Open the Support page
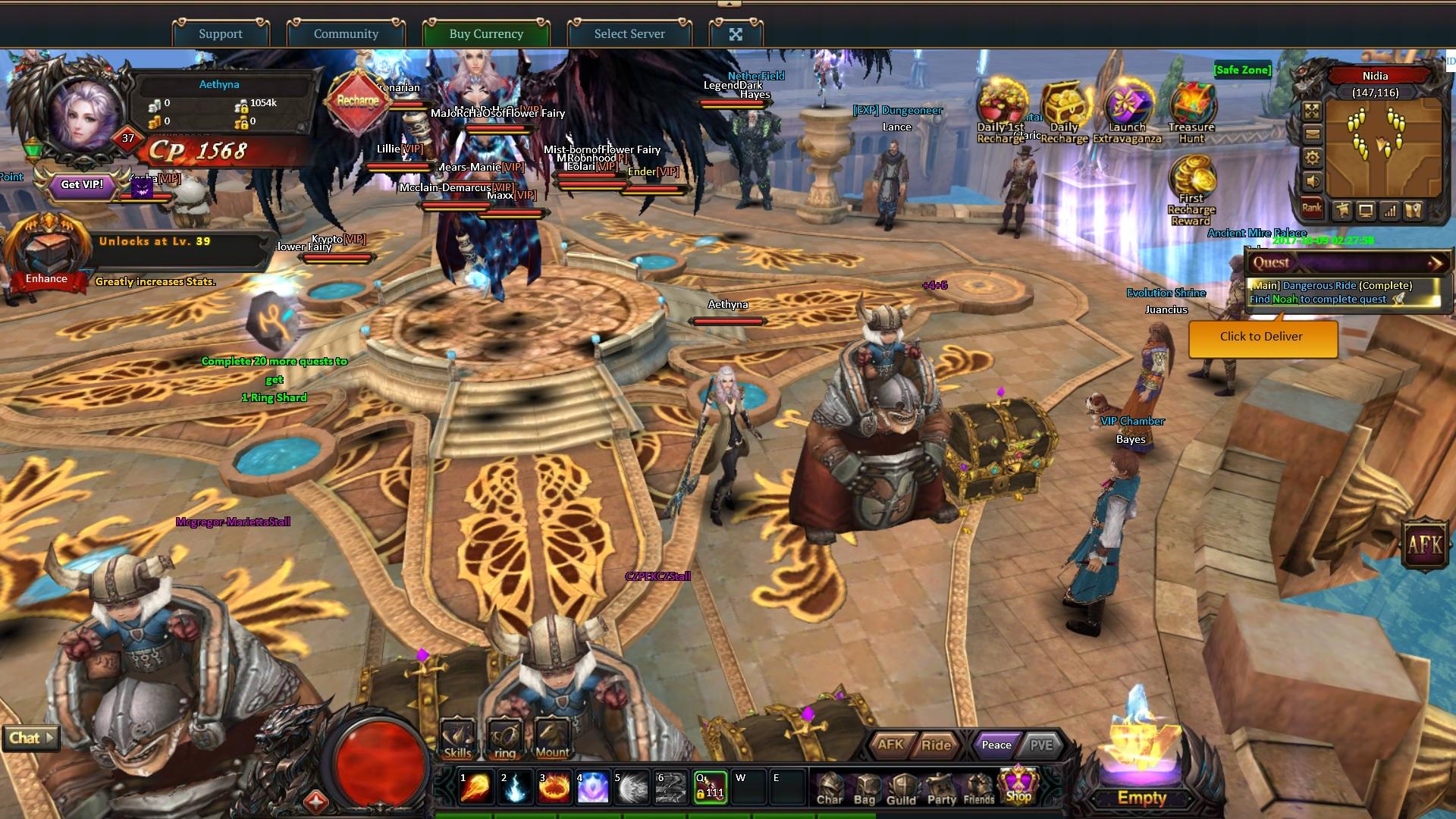The height and width of the screenshot is (819, 1456). (x=221, y=33)
